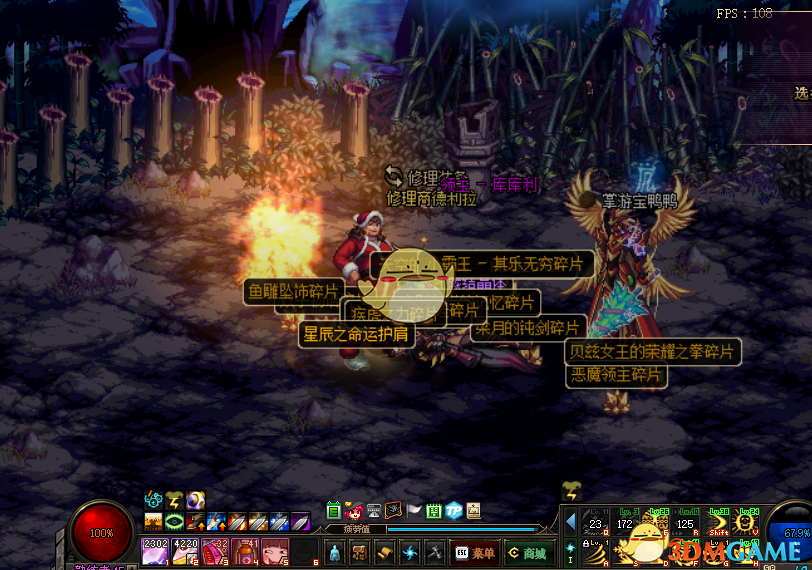Use the medicine bottle in quick slot 4
This screenshot has width=812, height=570.
point(246,551)
